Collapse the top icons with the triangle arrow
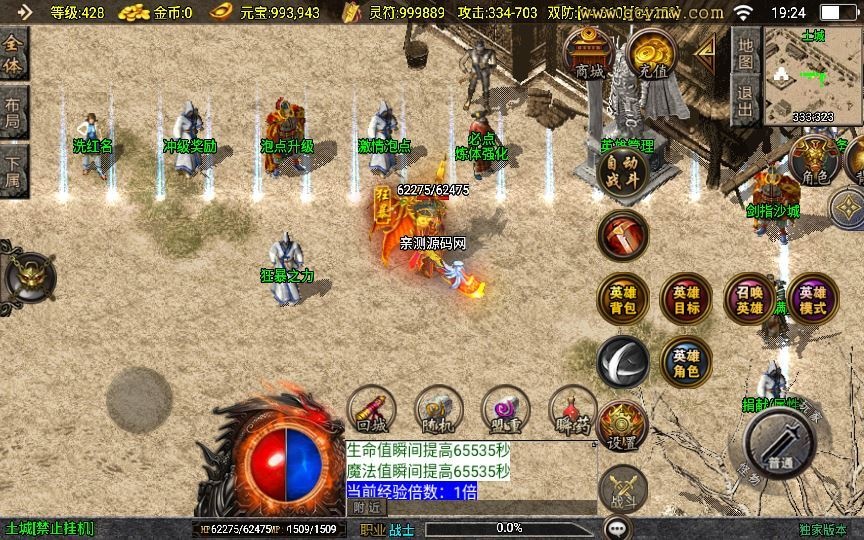The image size is (864, 540). click(x=706, y=50)
